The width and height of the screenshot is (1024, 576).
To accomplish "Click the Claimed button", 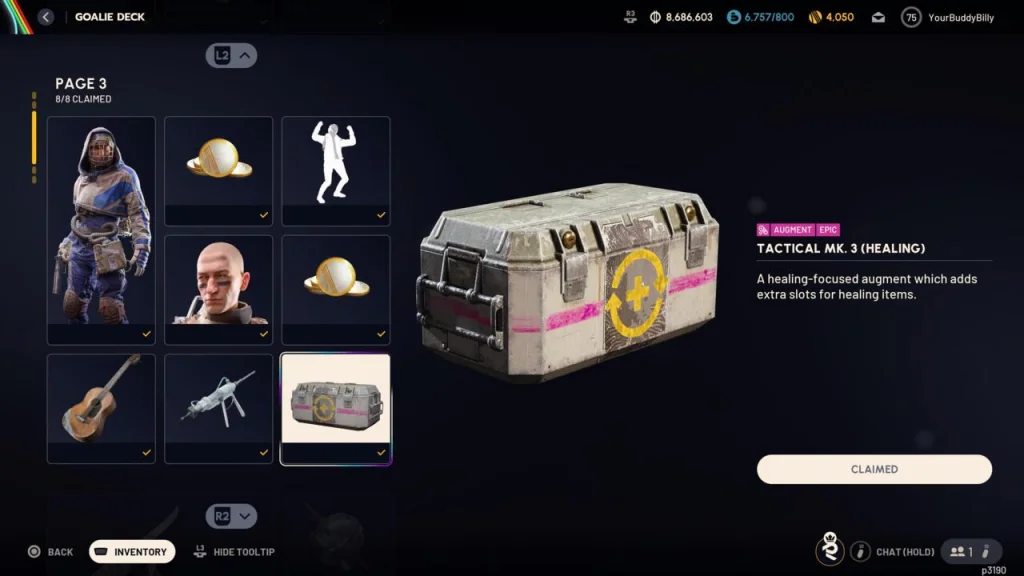I will [874, 469].
